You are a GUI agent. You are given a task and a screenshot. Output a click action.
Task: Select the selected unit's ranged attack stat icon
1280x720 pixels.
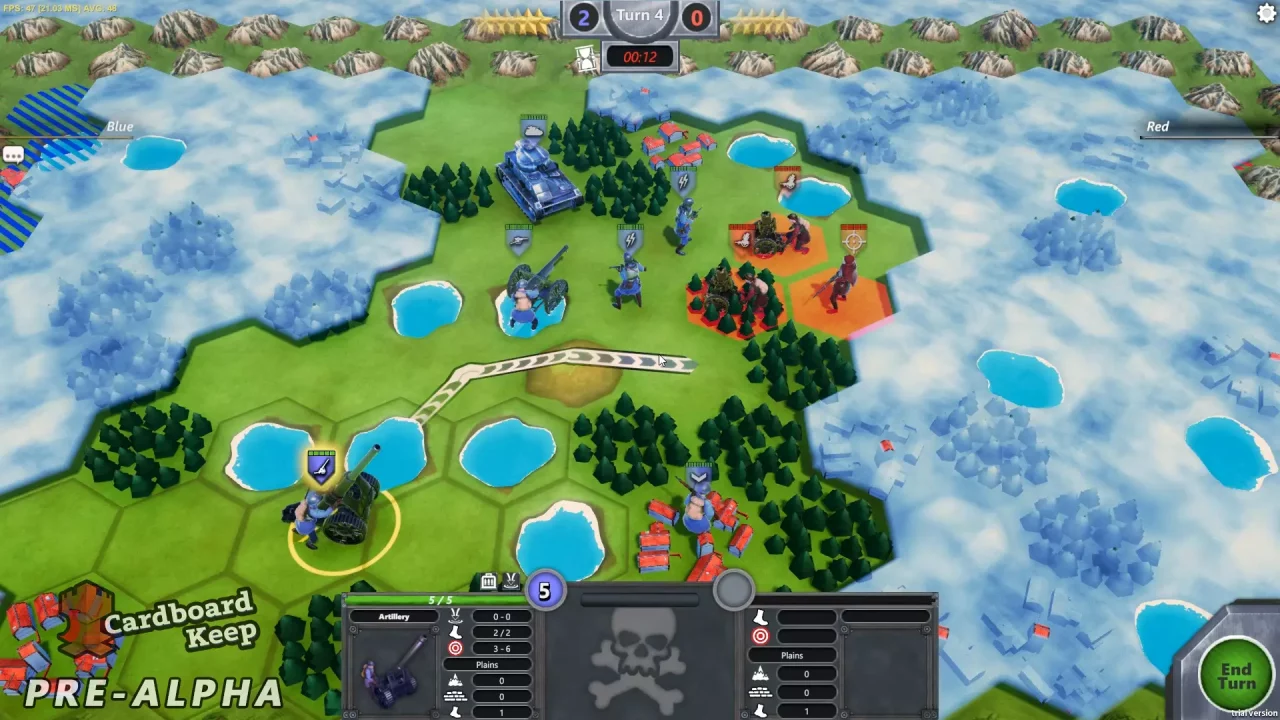(x=455, y=647)
